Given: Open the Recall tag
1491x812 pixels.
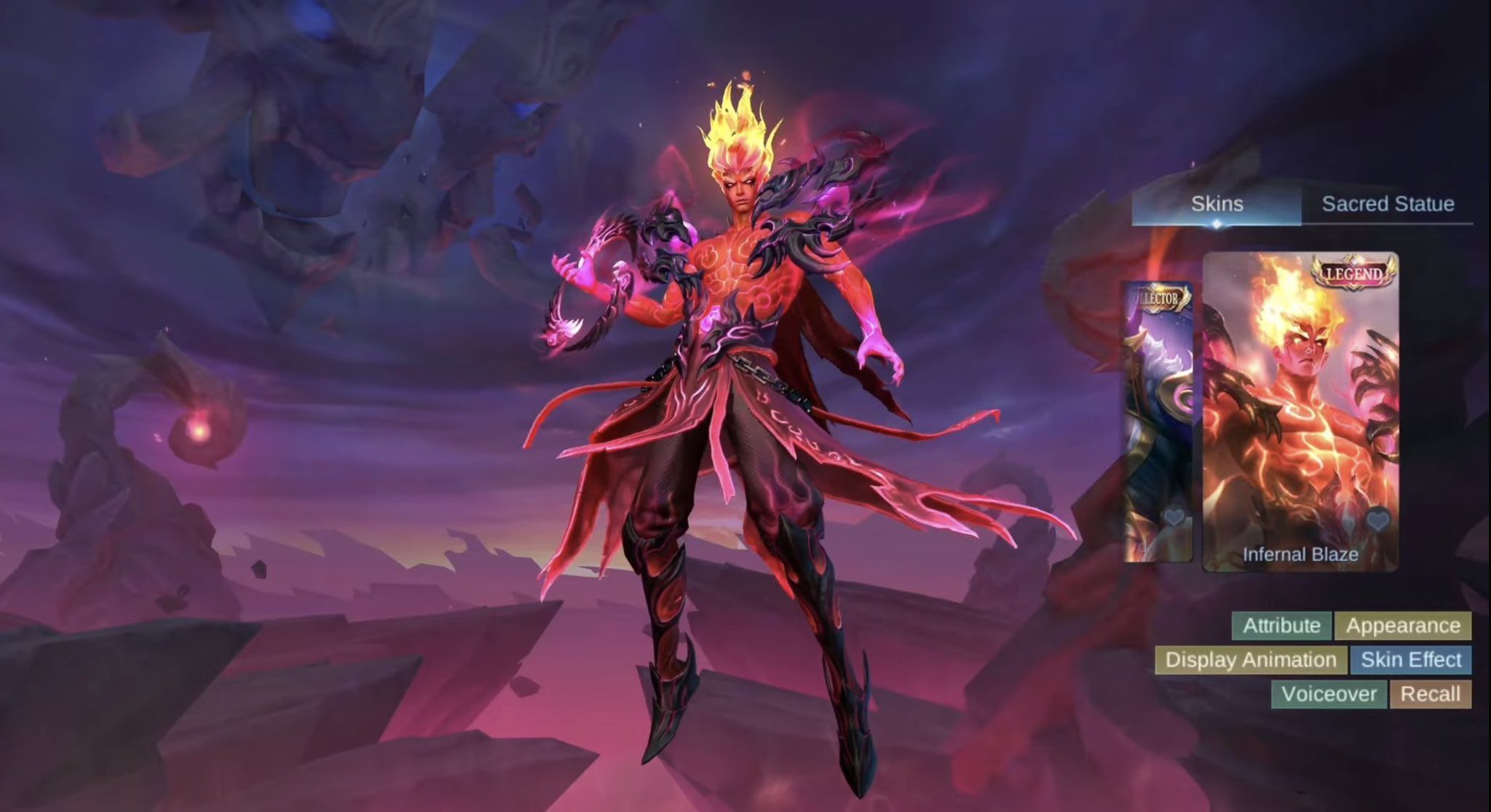Looking at the screenshot, I should (1430, 694).
